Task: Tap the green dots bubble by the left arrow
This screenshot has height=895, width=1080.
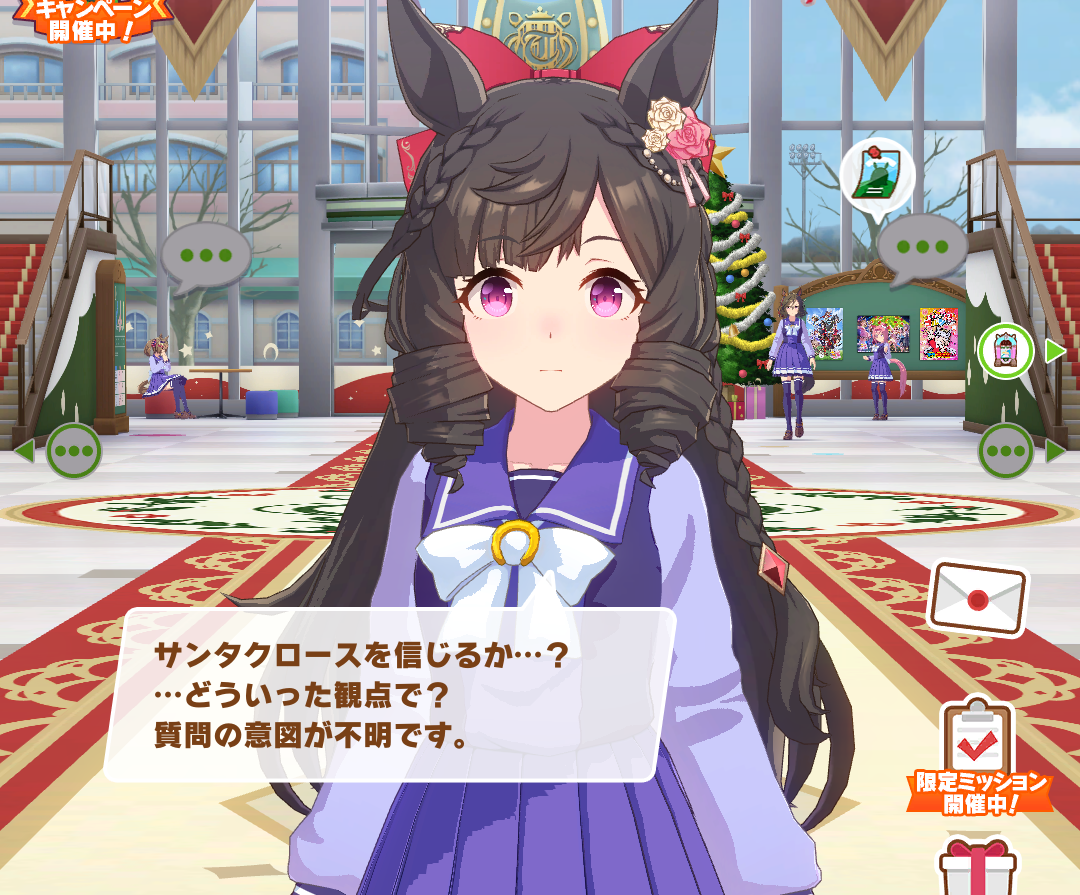Action: click(74, 451)
